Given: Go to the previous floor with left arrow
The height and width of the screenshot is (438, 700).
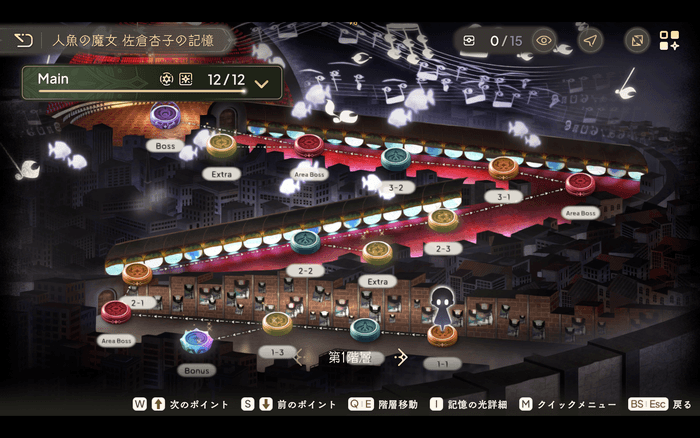Looking at the screenshot, I should pyautogui.click(x=300, y=357).
